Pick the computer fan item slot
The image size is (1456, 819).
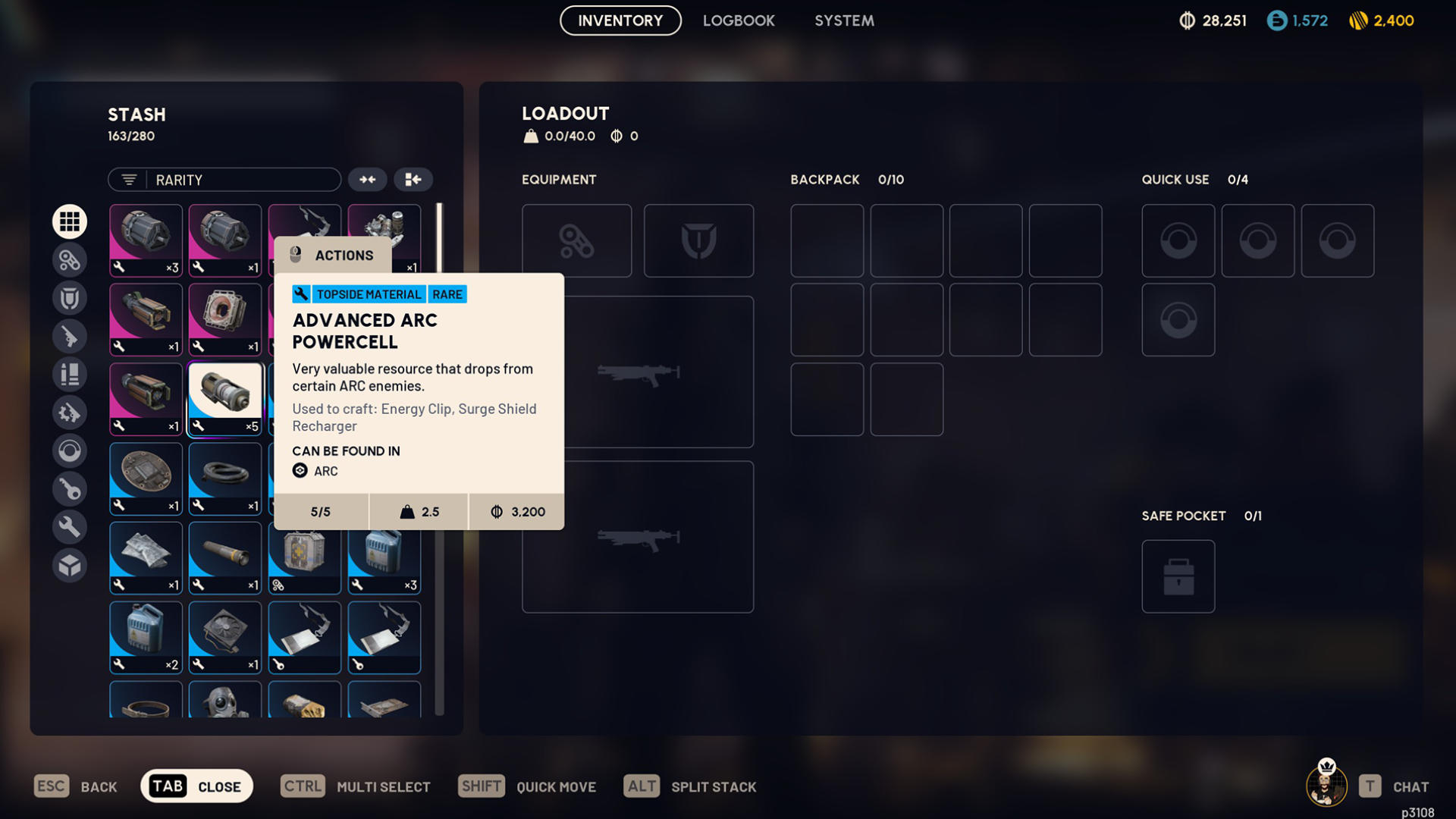point(225,637)
